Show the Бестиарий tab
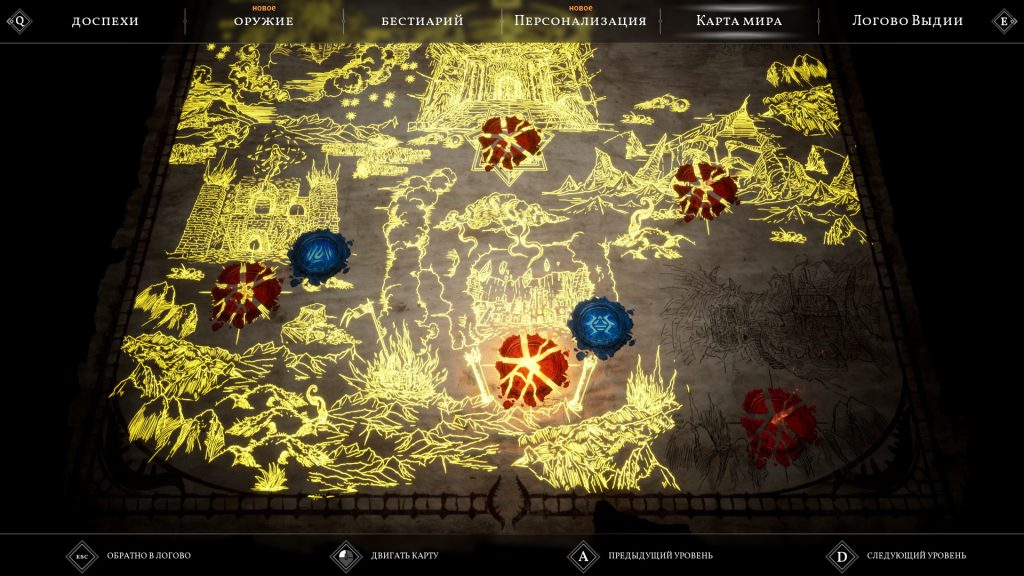The height and width of the screenshot is (576, 1024). [422, 21]
